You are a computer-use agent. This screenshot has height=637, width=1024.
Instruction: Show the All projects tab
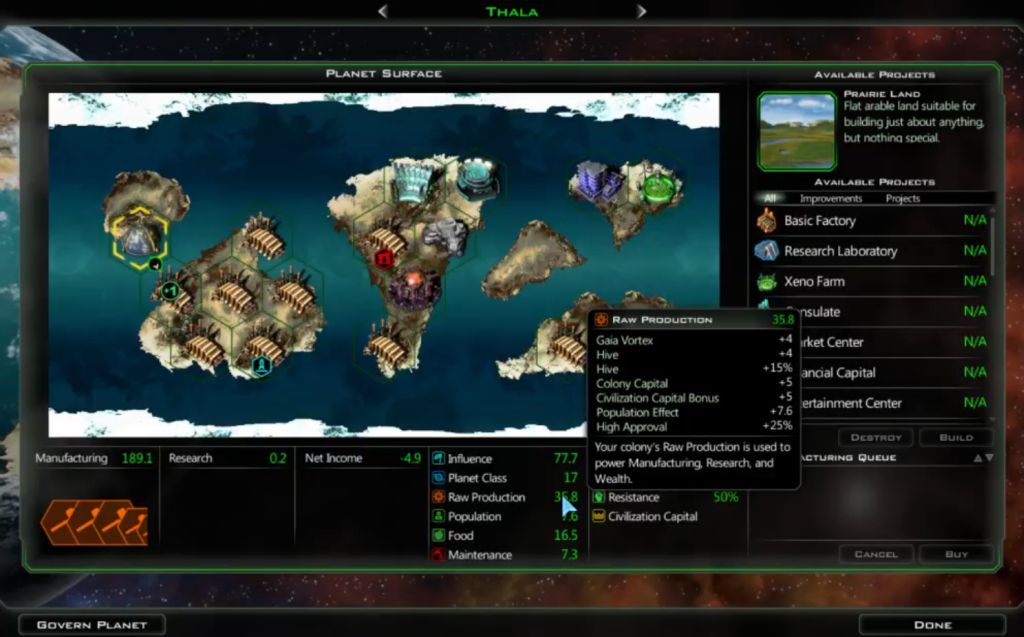tap(770, 198)
